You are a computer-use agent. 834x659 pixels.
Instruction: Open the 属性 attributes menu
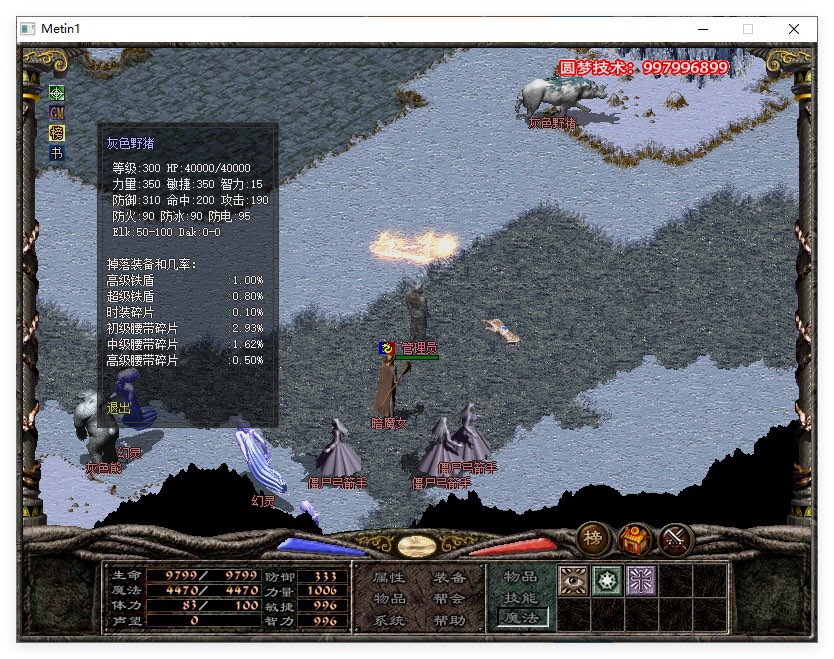[x=389, y=577]
